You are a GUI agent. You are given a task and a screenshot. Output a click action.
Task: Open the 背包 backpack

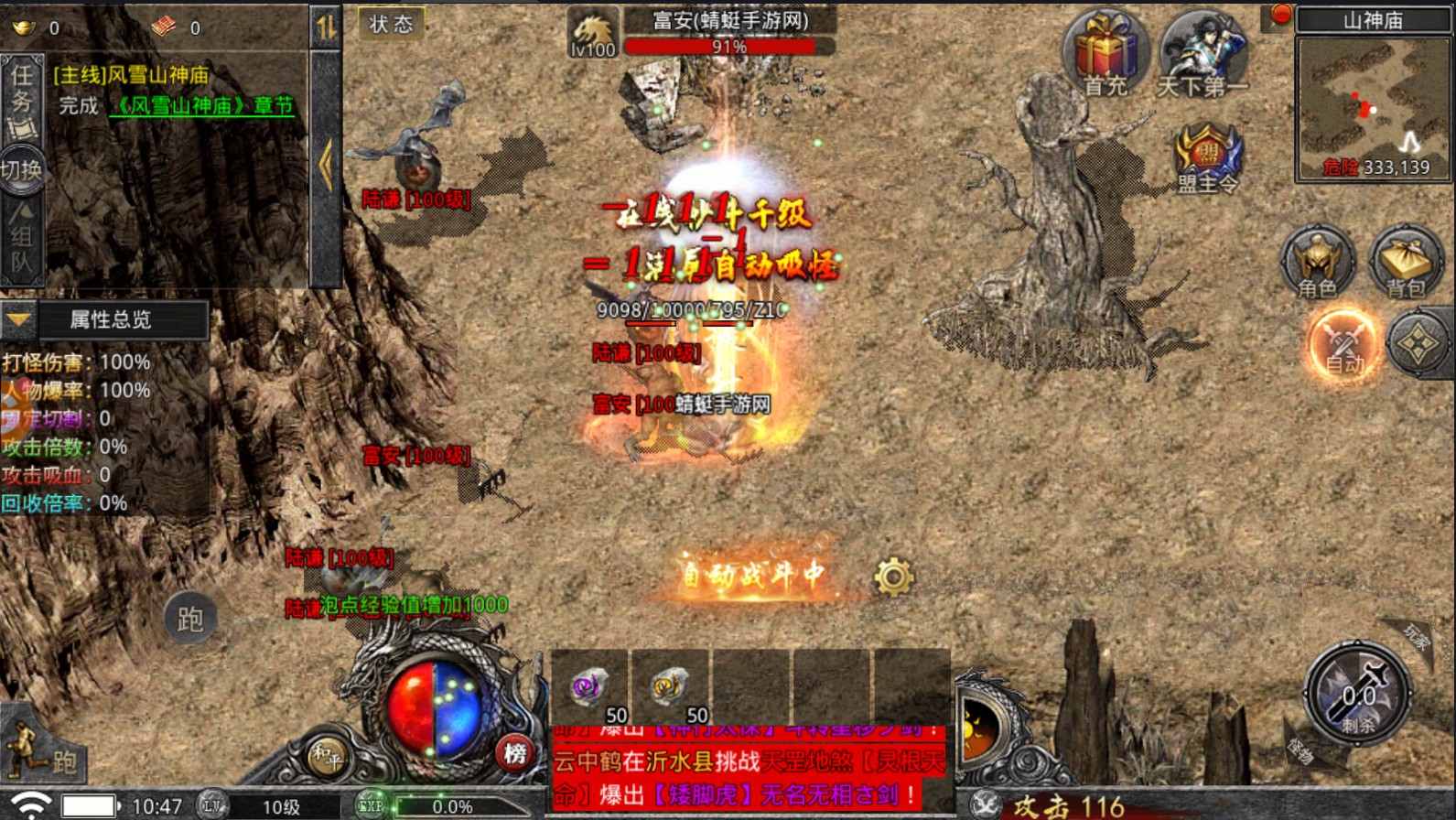(1405, 263)
